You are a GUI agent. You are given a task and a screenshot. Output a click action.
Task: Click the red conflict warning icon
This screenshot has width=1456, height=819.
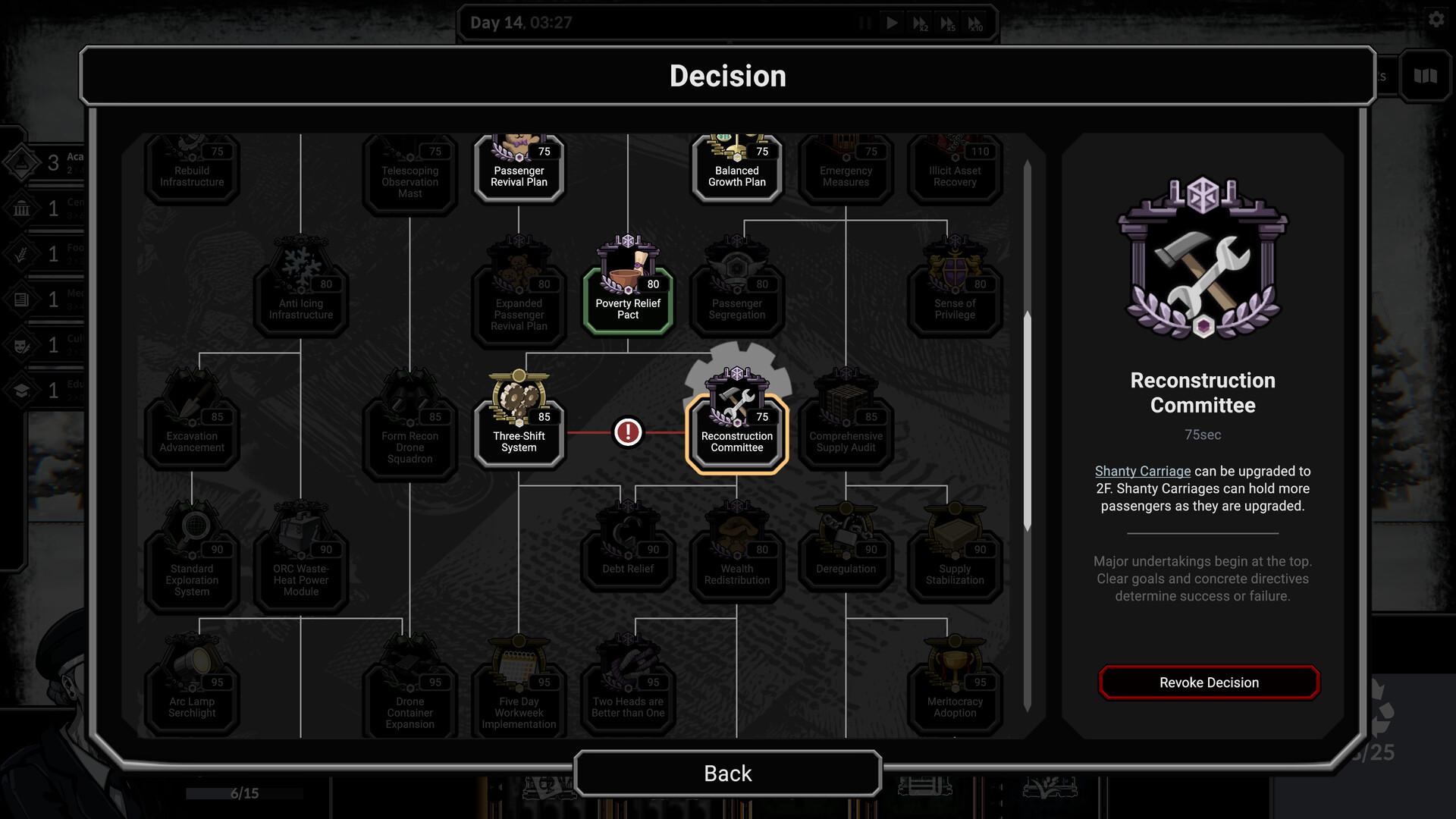(x=628, y=432)
